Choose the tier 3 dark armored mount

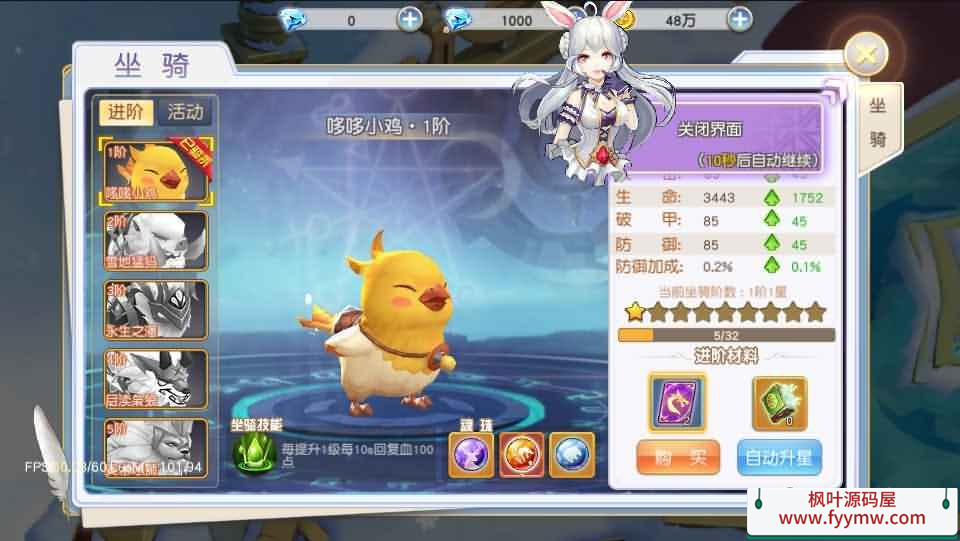click(157, 310)
